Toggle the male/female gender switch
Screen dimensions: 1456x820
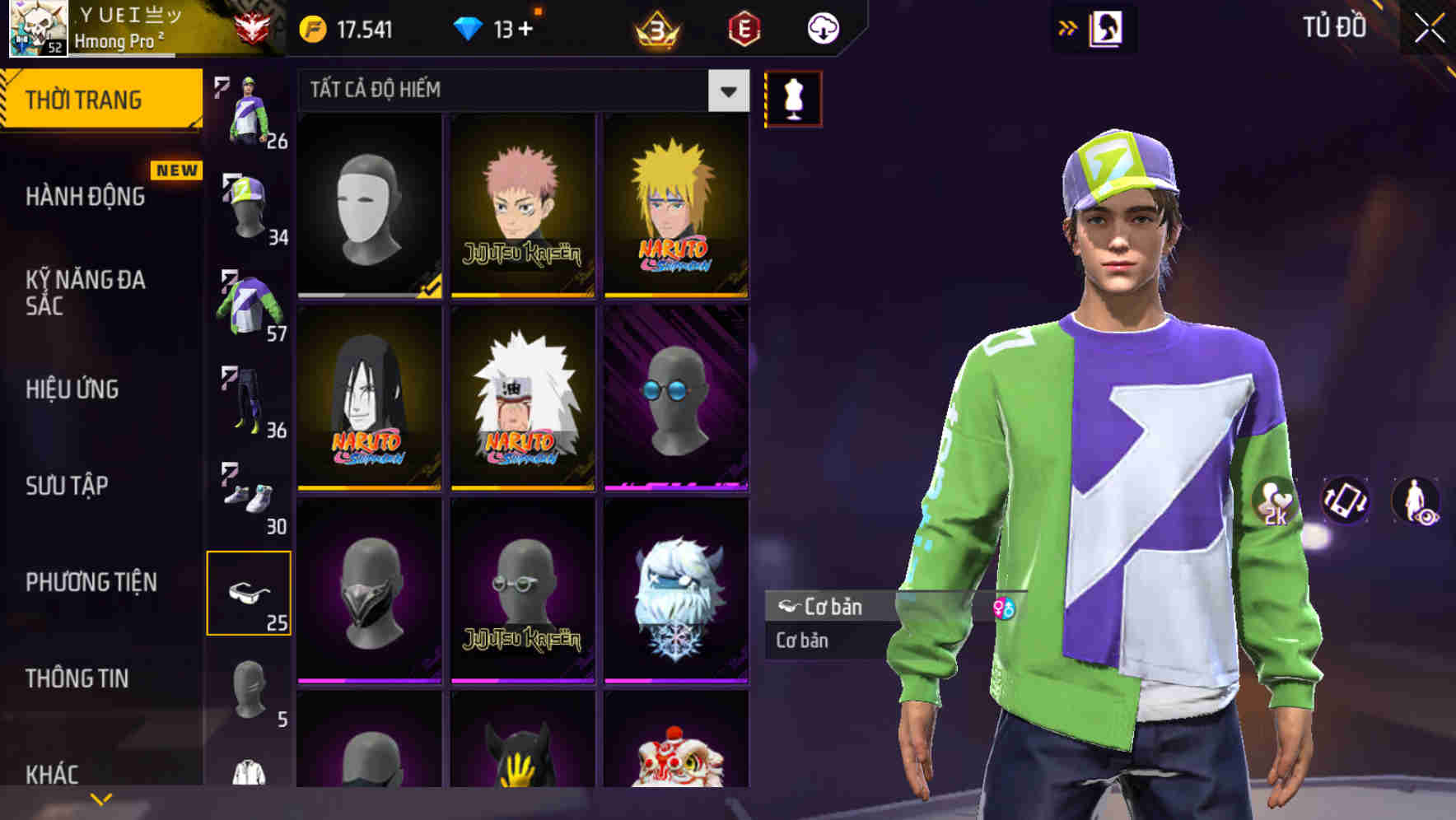[x=1006, y=608]
